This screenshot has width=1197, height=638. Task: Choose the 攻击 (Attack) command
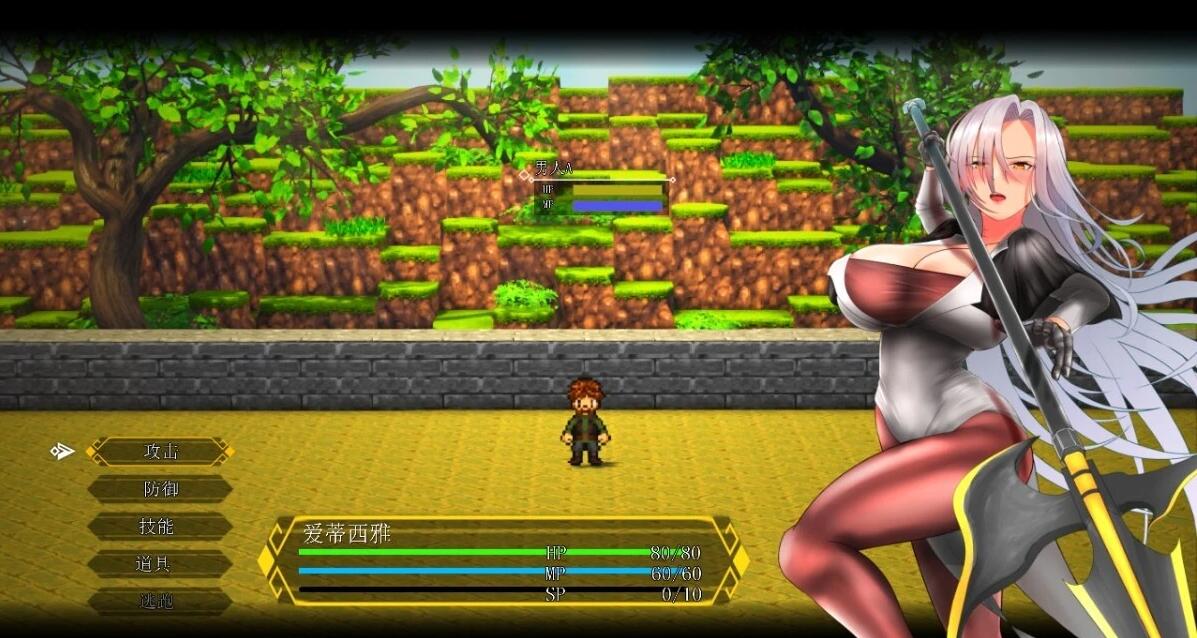pos(160,451)
